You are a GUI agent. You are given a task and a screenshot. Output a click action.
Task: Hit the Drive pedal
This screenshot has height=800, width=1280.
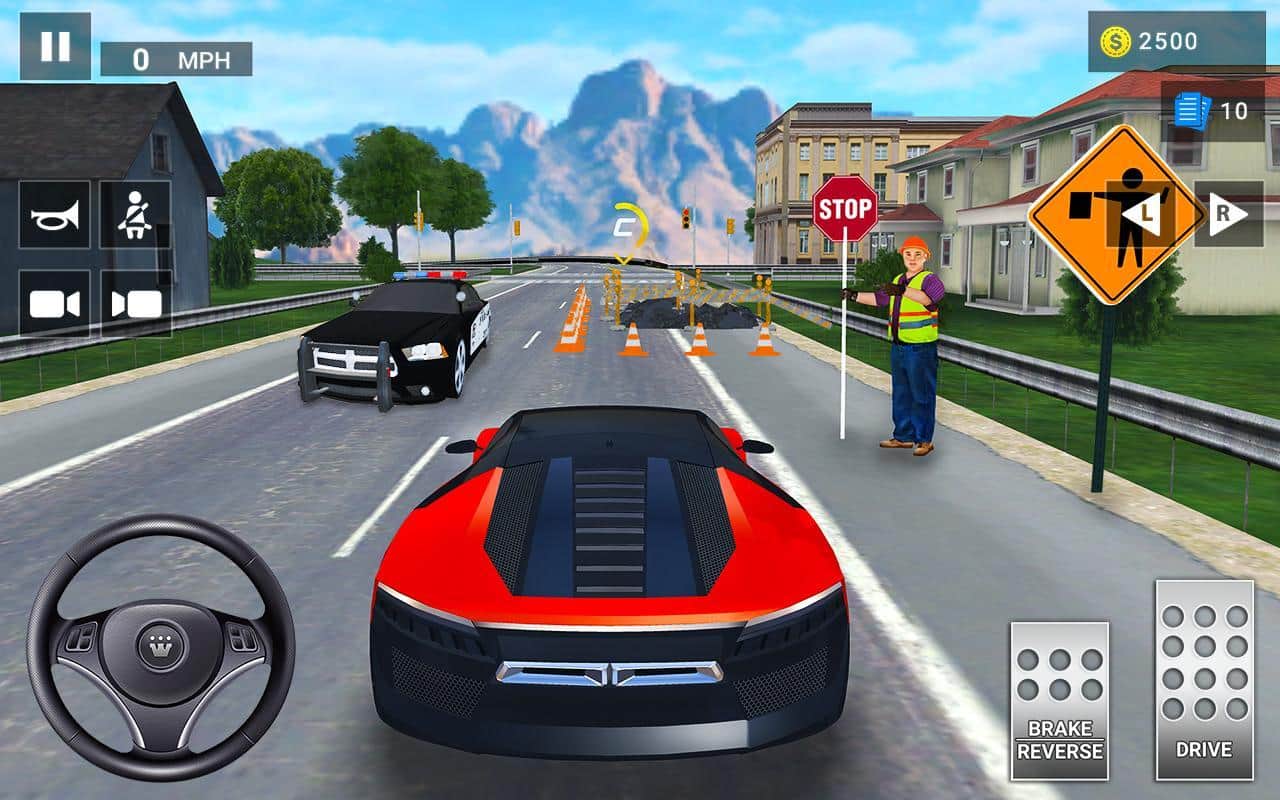(1204, 680)
